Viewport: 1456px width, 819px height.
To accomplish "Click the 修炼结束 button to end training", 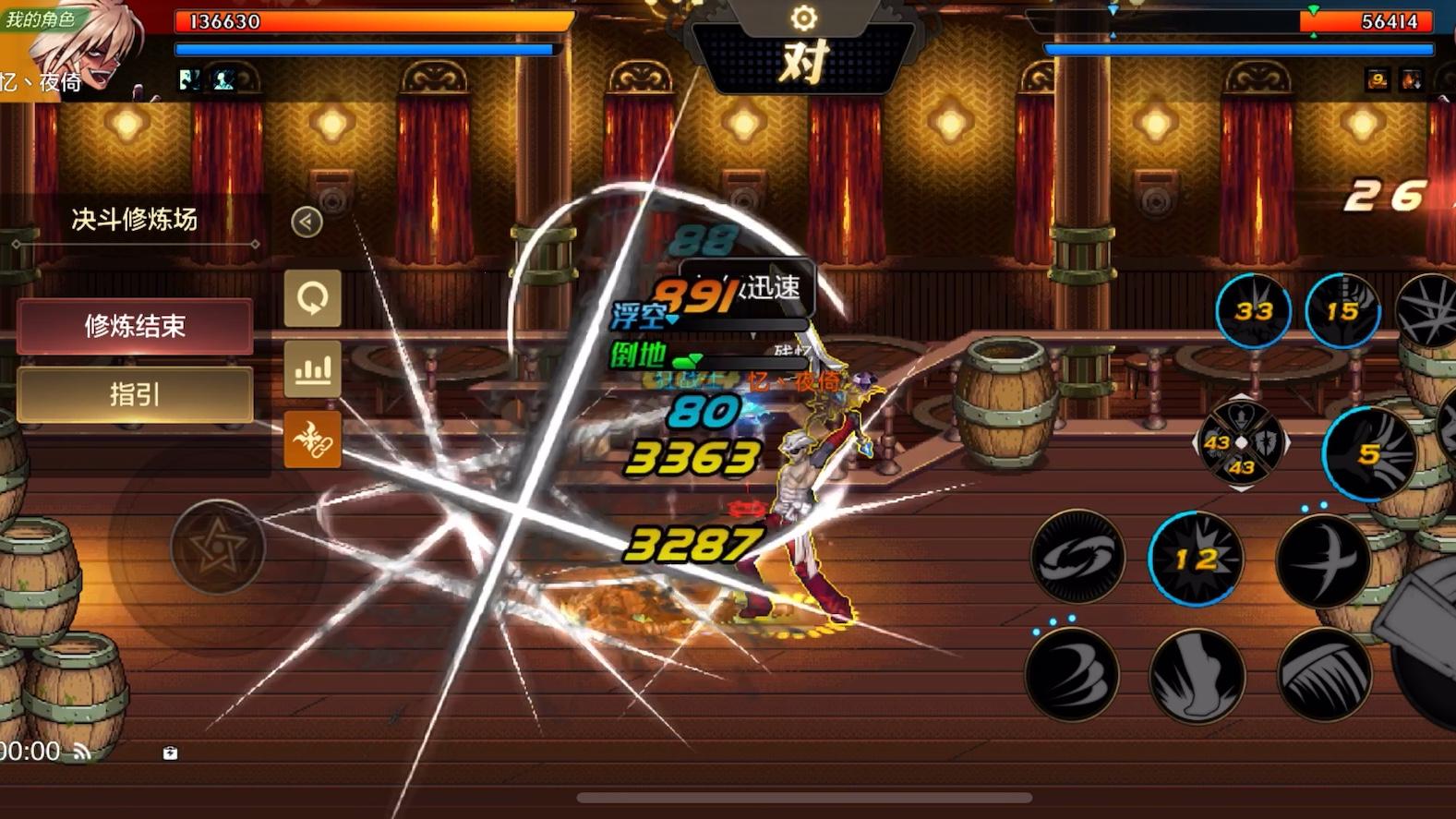I will (x=135, y=326).
